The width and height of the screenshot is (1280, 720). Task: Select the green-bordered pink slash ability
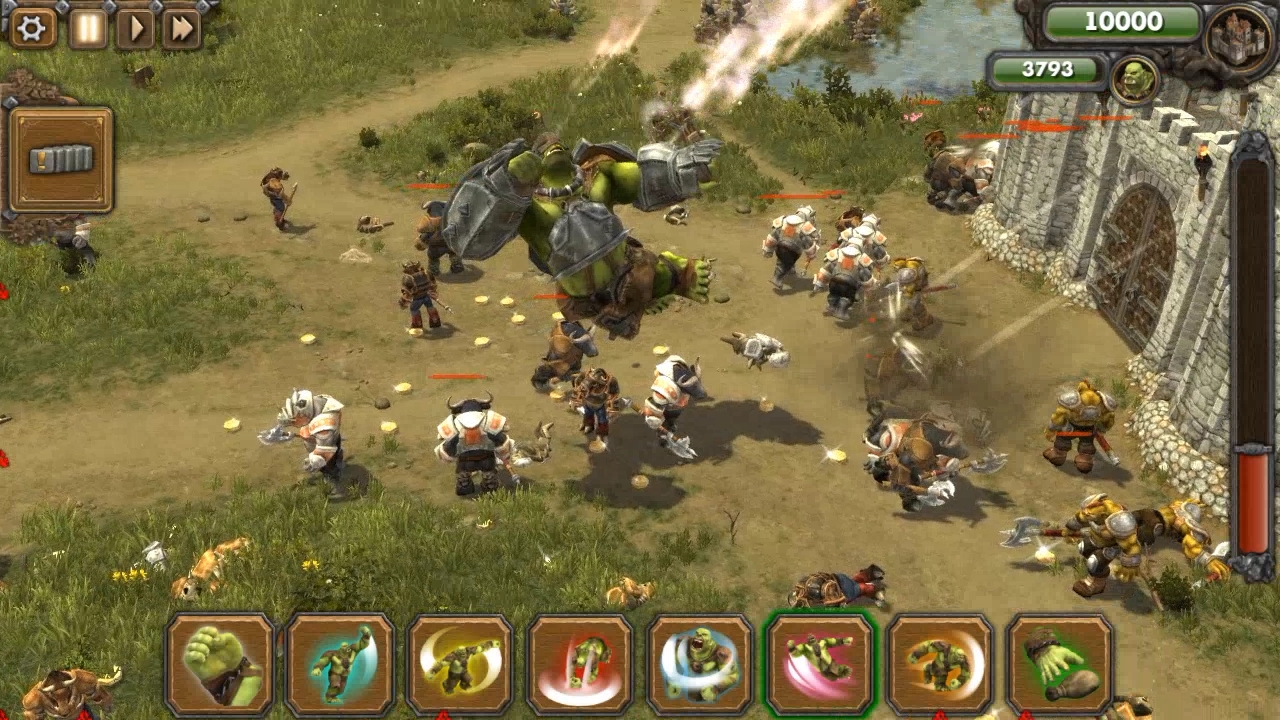pos(824,665)
